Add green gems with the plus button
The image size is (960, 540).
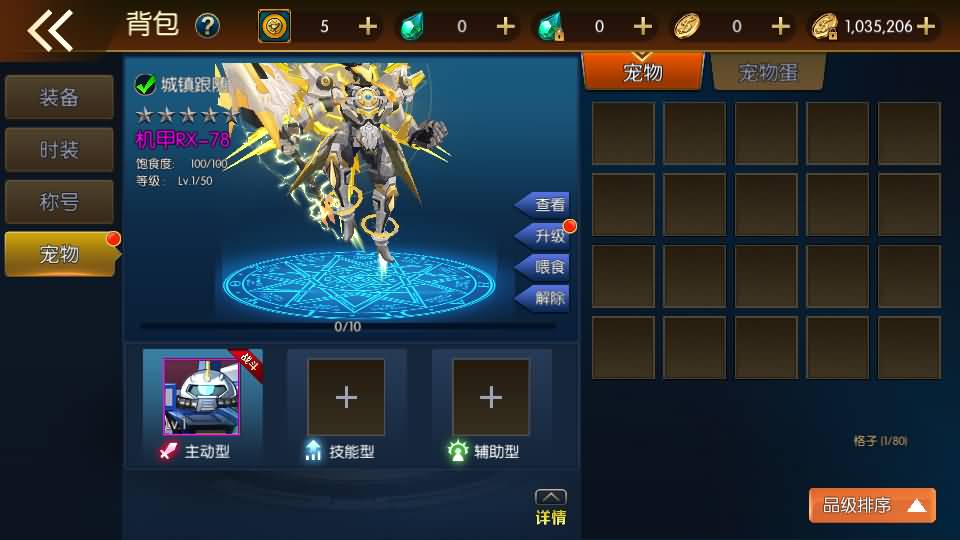(x=506, y=26)
